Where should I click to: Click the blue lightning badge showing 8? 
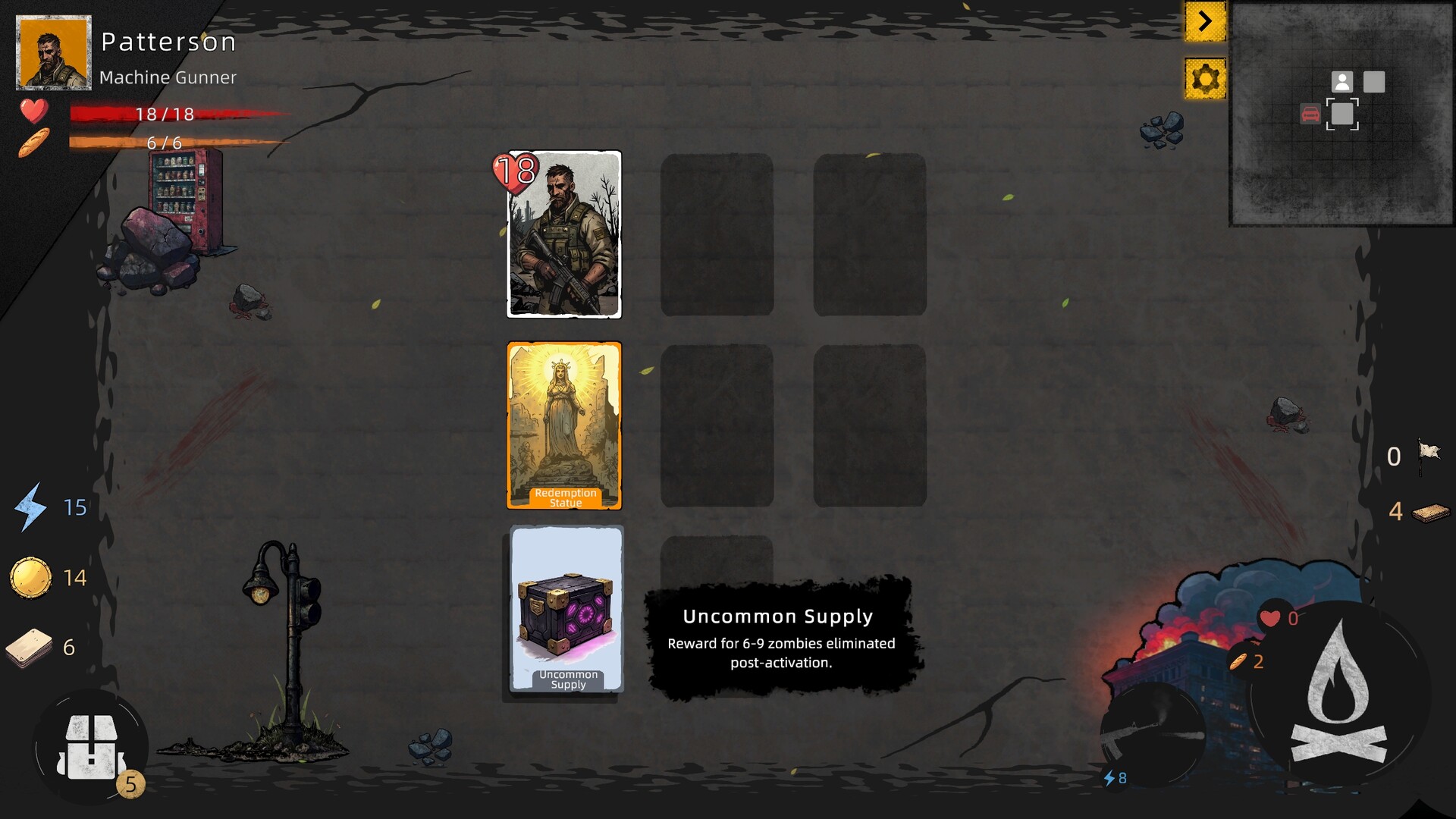tap(1115, 777)
